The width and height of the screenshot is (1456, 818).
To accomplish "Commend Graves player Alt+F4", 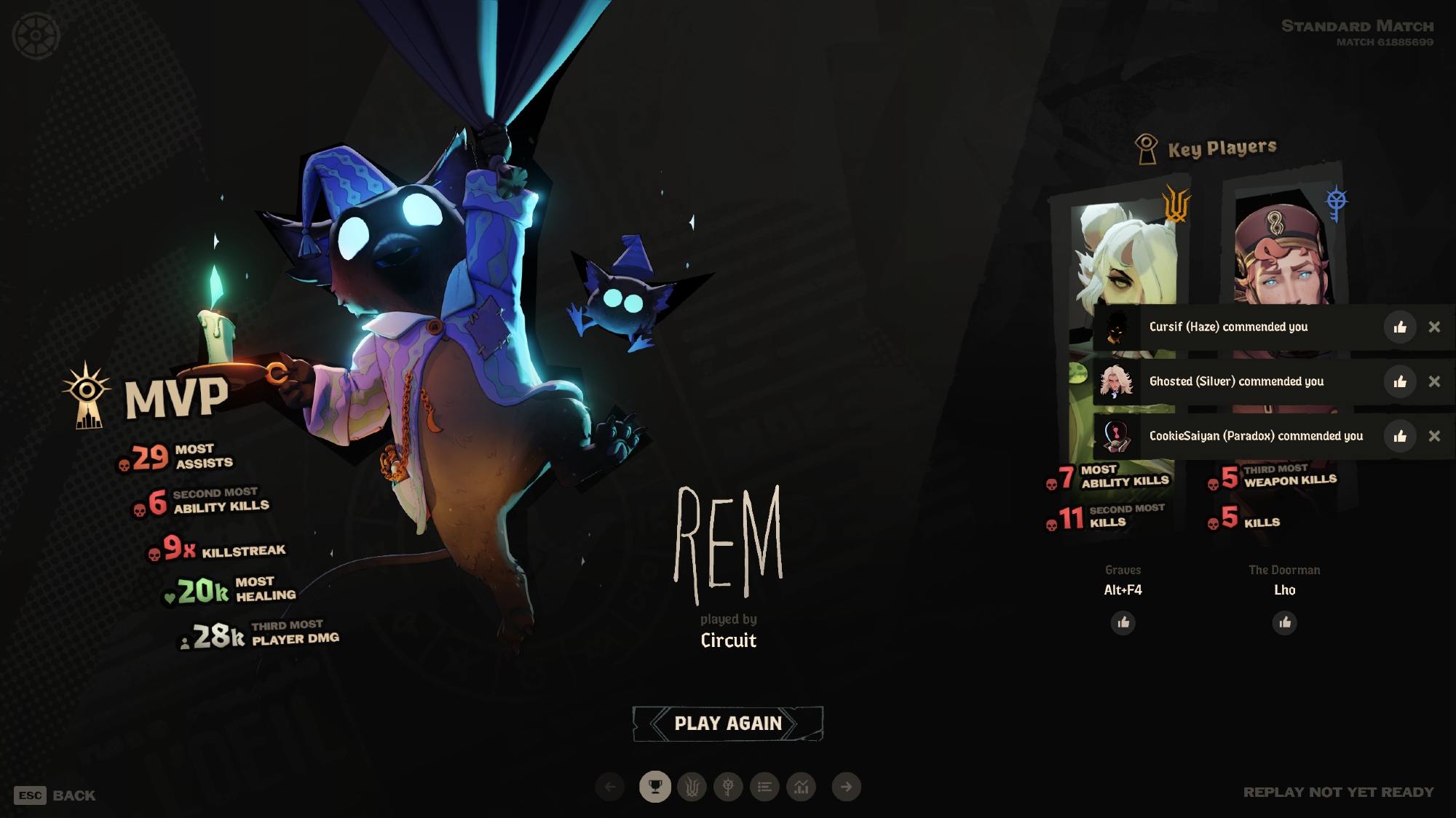I will tap(1123, 623).
